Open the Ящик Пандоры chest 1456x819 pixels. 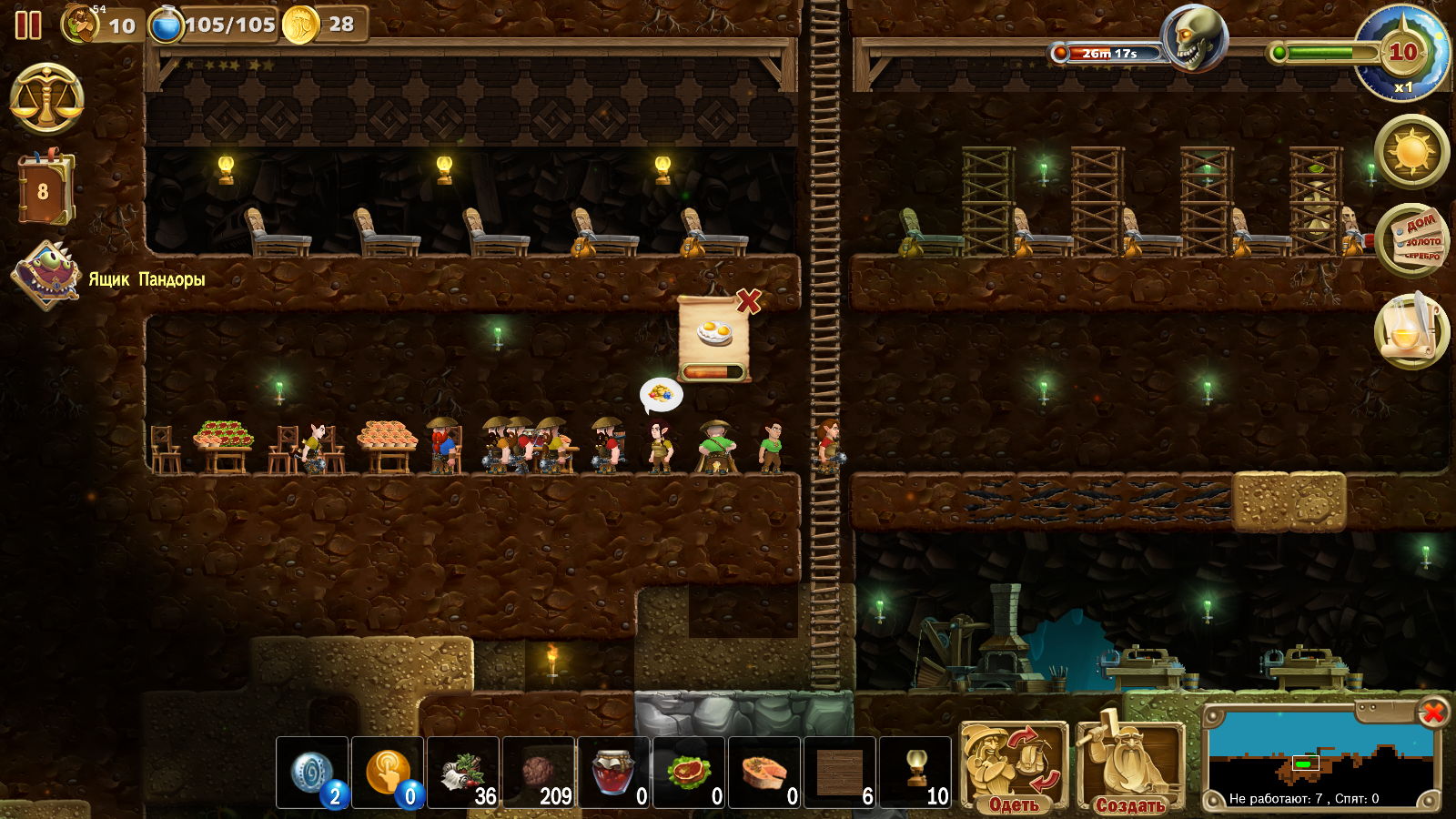click(45, 275)
